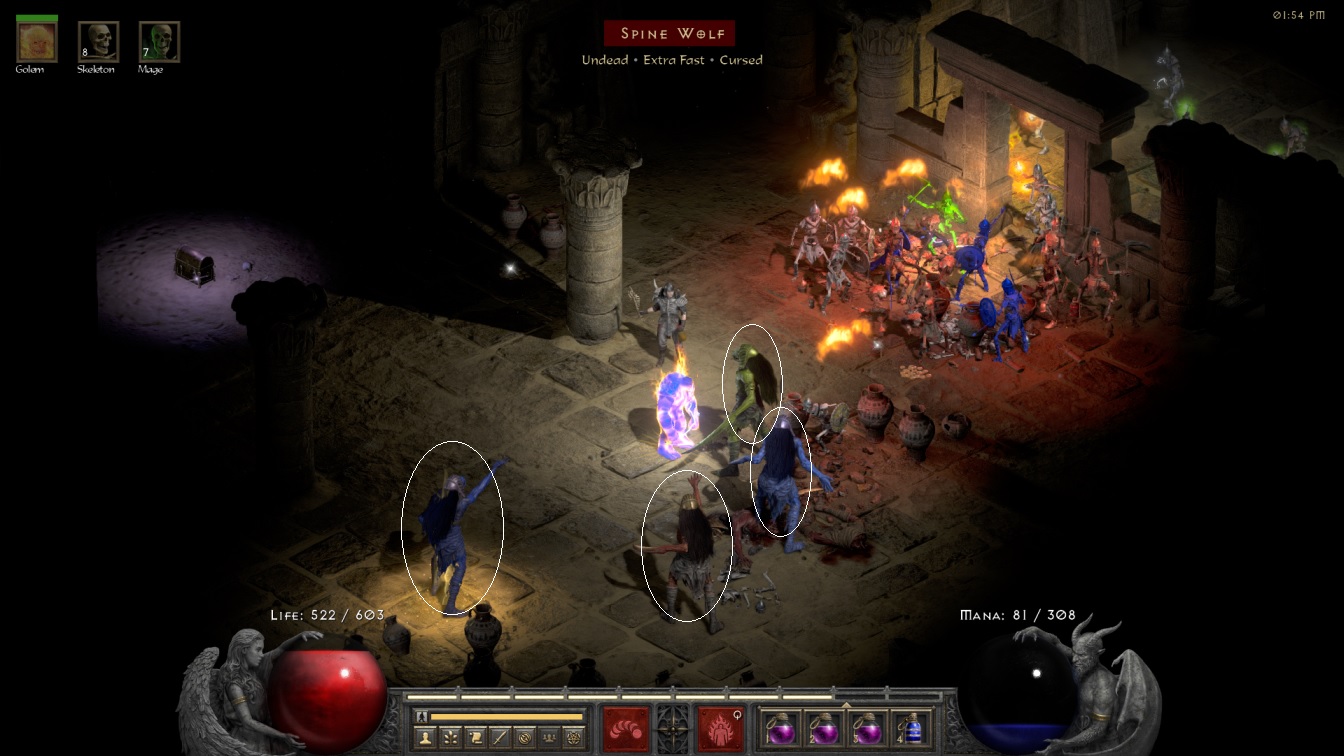Select the Mage minion portrait
The width and height of the screenshot is (1344, 756).
pos(159,41)
